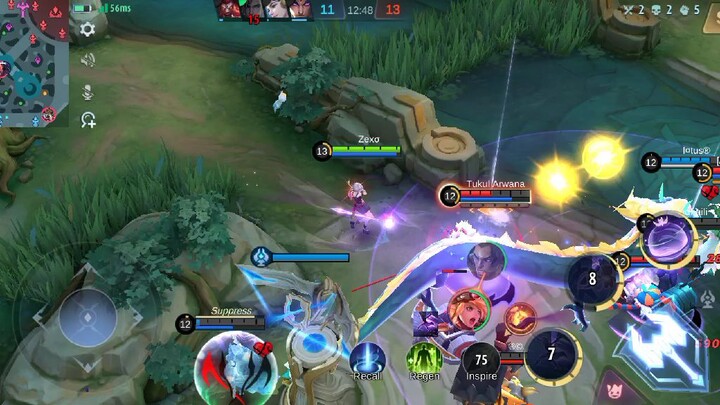Tap the virtual movement joystick
The image size is (720, 405).
pyautogui.click(x=88, y=317)
